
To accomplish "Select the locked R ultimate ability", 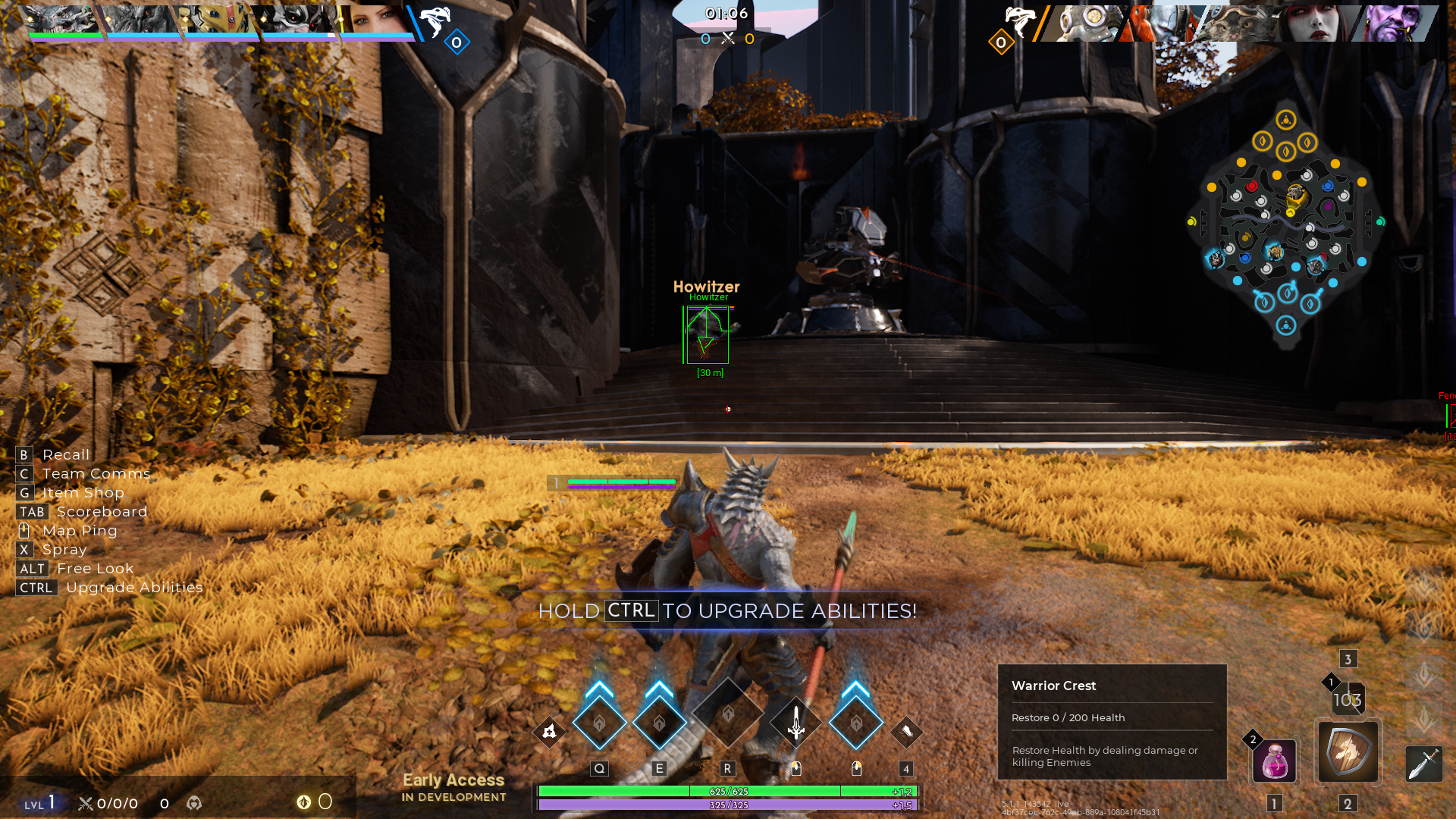I will pyautogui.click(x=727, y=715).
